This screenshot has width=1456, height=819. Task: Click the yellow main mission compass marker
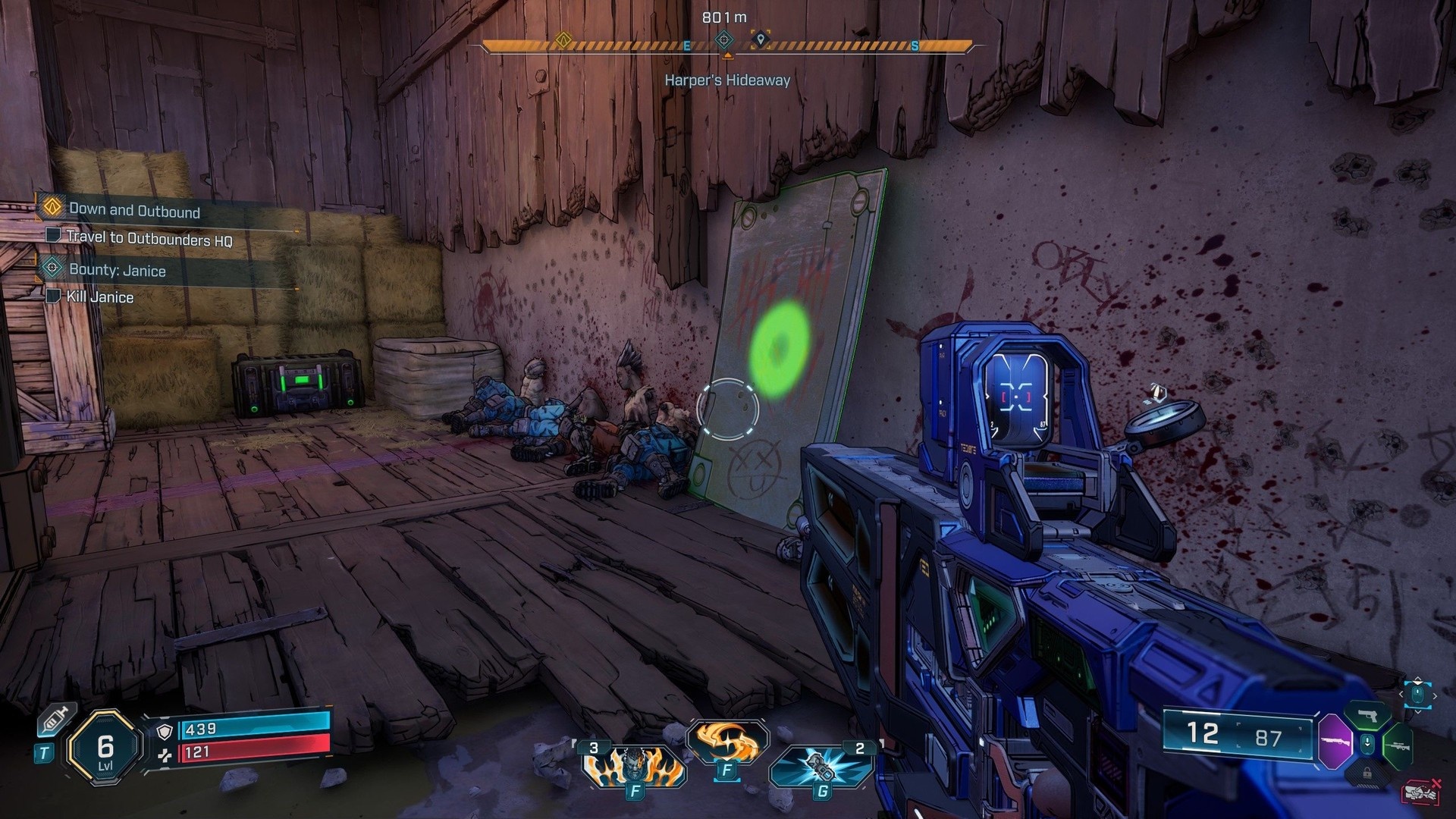tap(563, 39)
